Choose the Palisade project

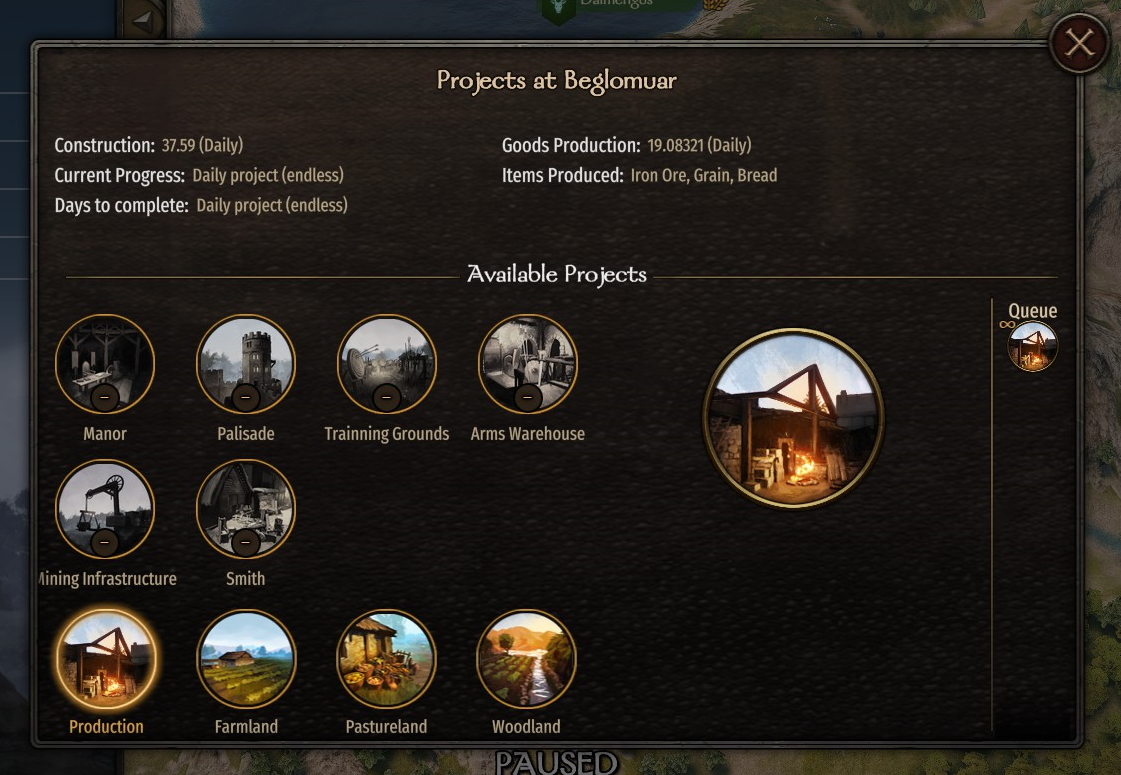[x=246, y=364]
